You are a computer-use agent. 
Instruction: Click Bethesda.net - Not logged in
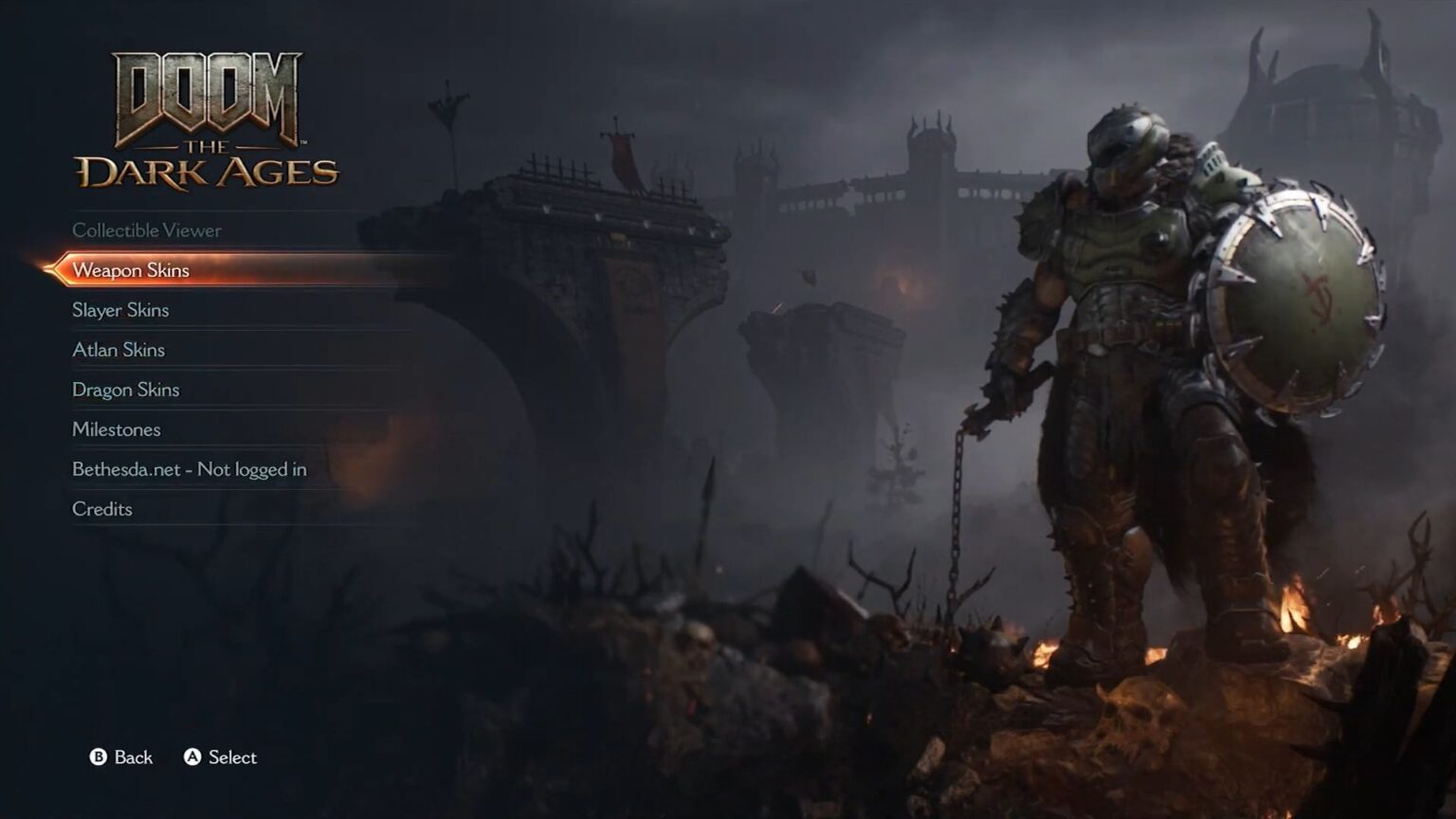point(189,469)
